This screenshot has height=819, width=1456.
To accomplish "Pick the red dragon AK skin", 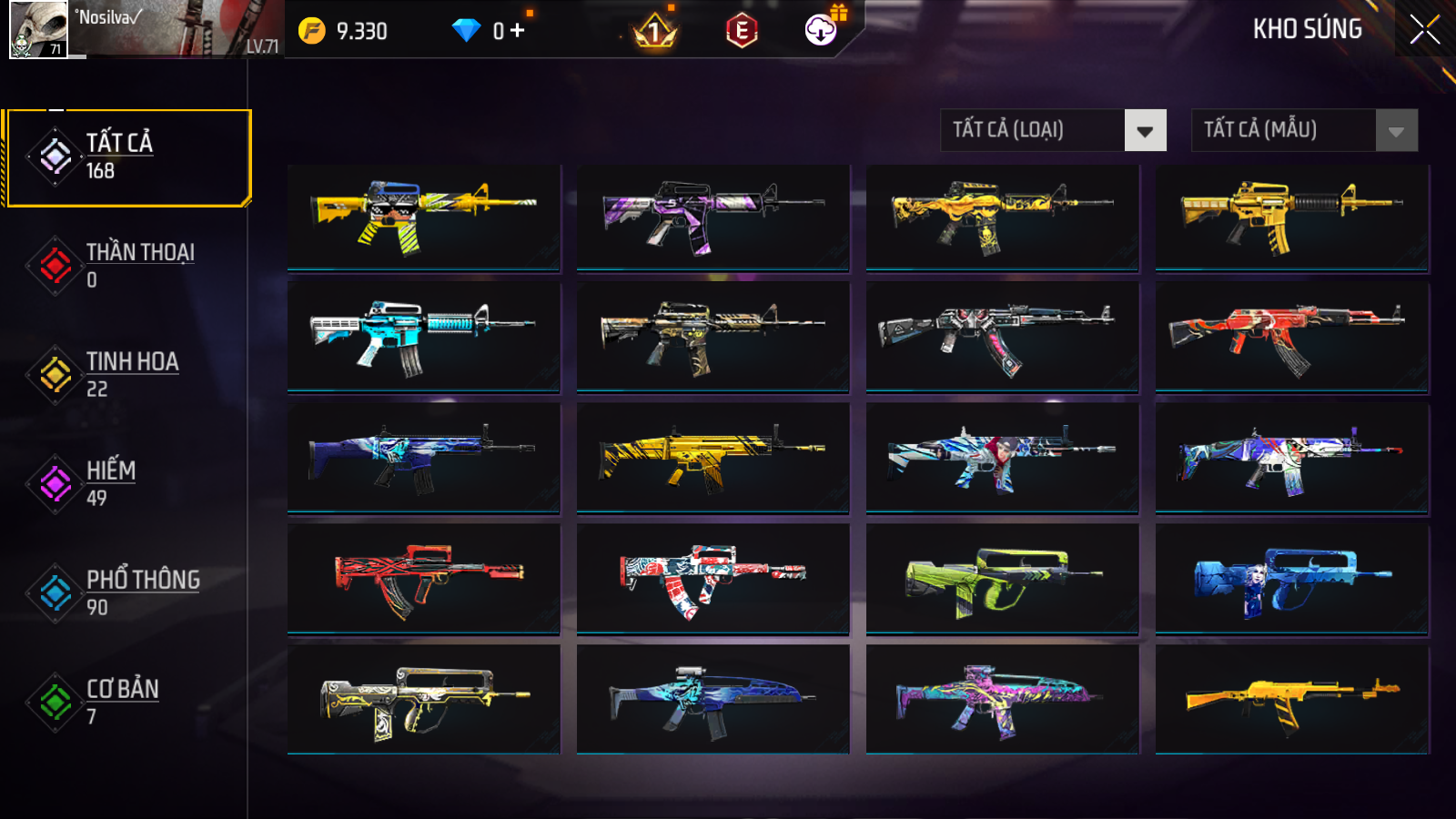I will [x=1291, y=337].
